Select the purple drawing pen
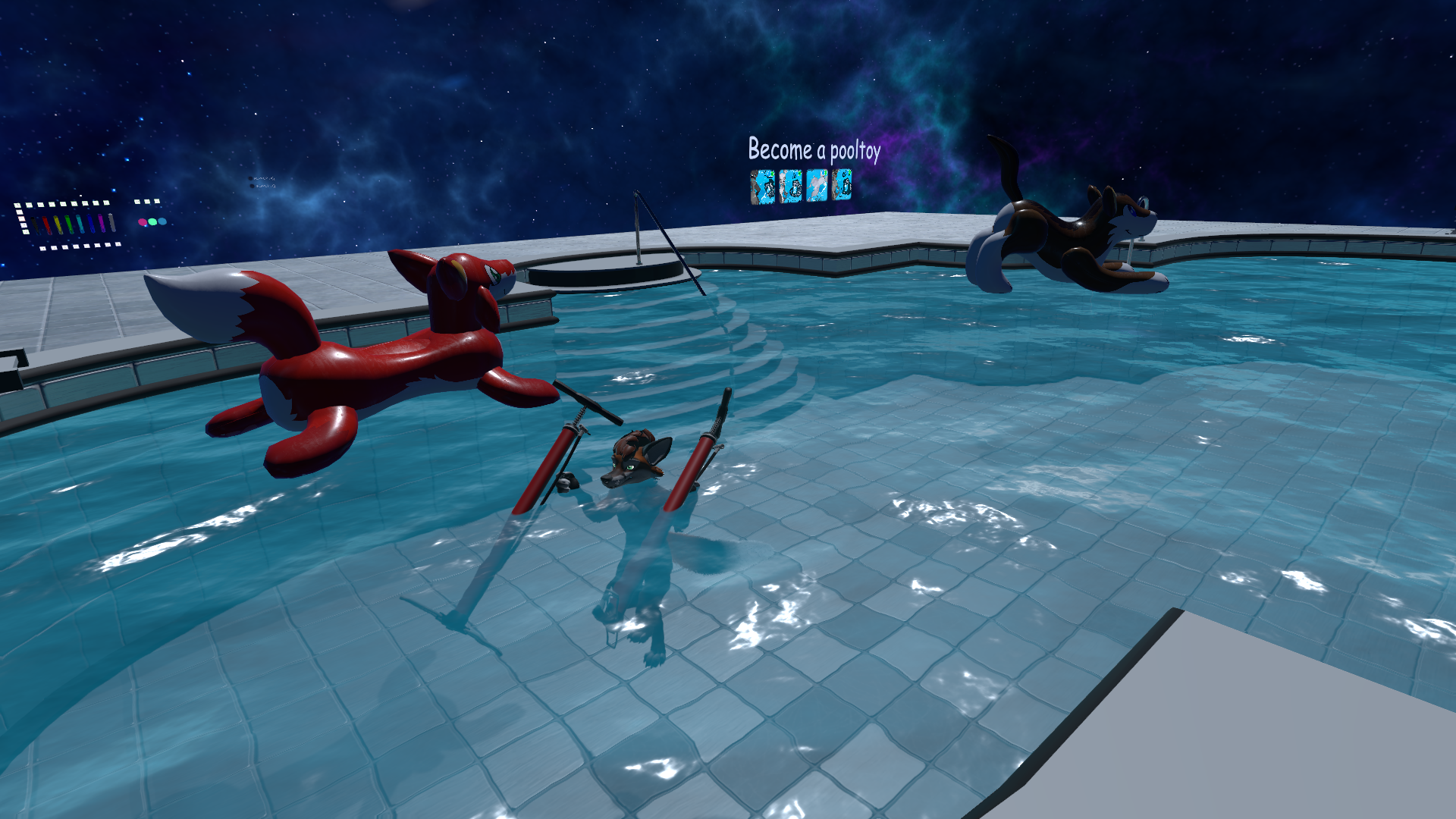1456x819 pixels. click(x=102, y=223)
